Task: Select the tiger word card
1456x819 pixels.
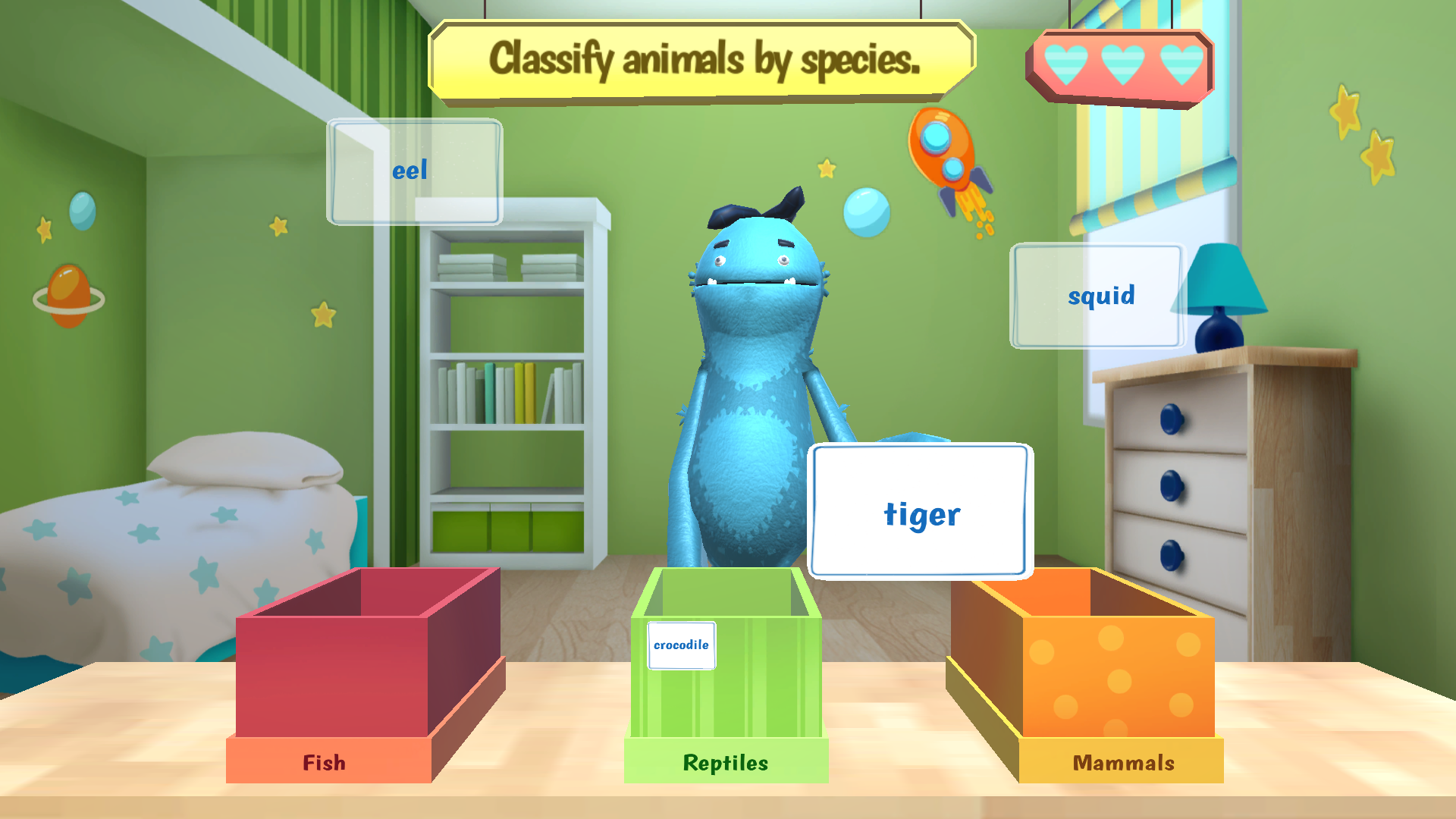Action: pos(921,512)
